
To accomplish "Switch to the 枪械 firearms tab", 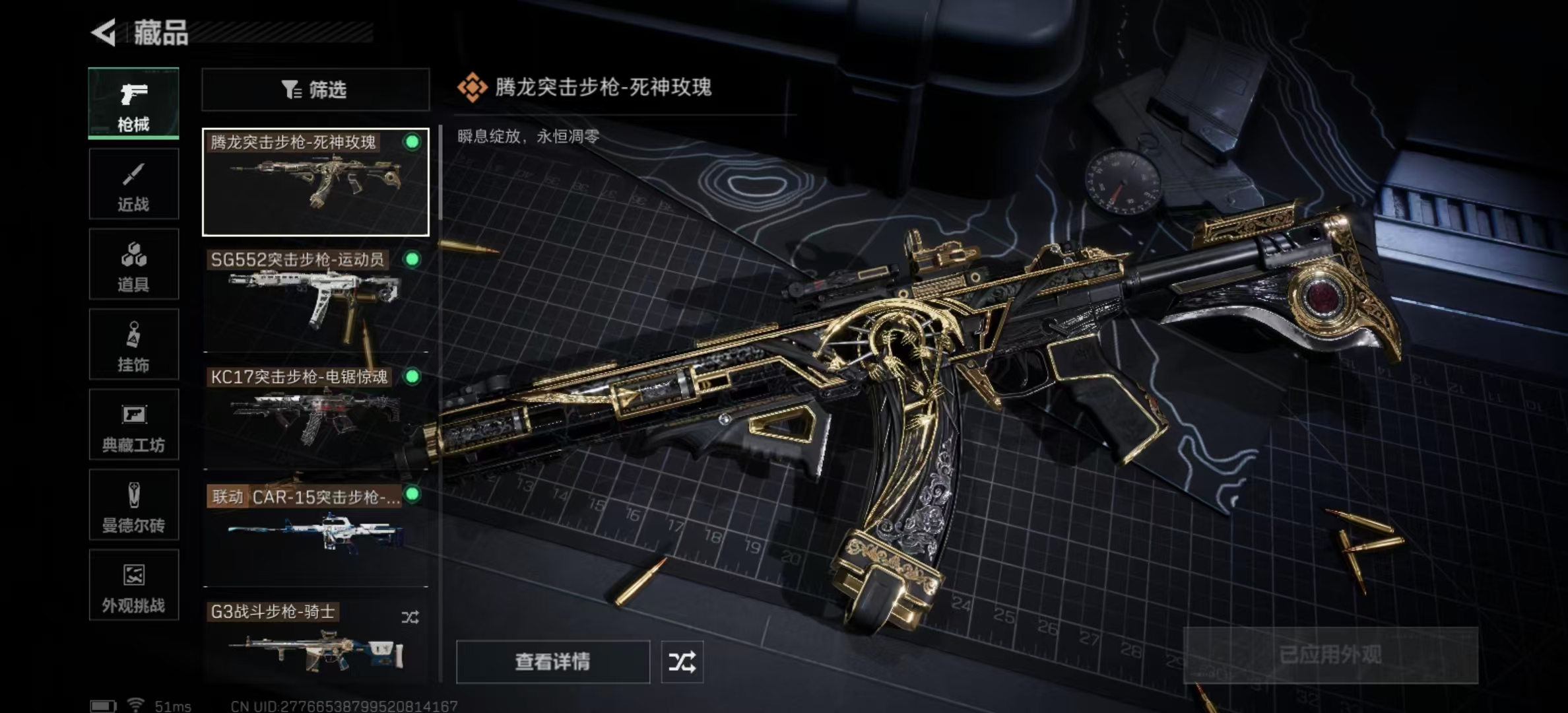I will point(133,102).
